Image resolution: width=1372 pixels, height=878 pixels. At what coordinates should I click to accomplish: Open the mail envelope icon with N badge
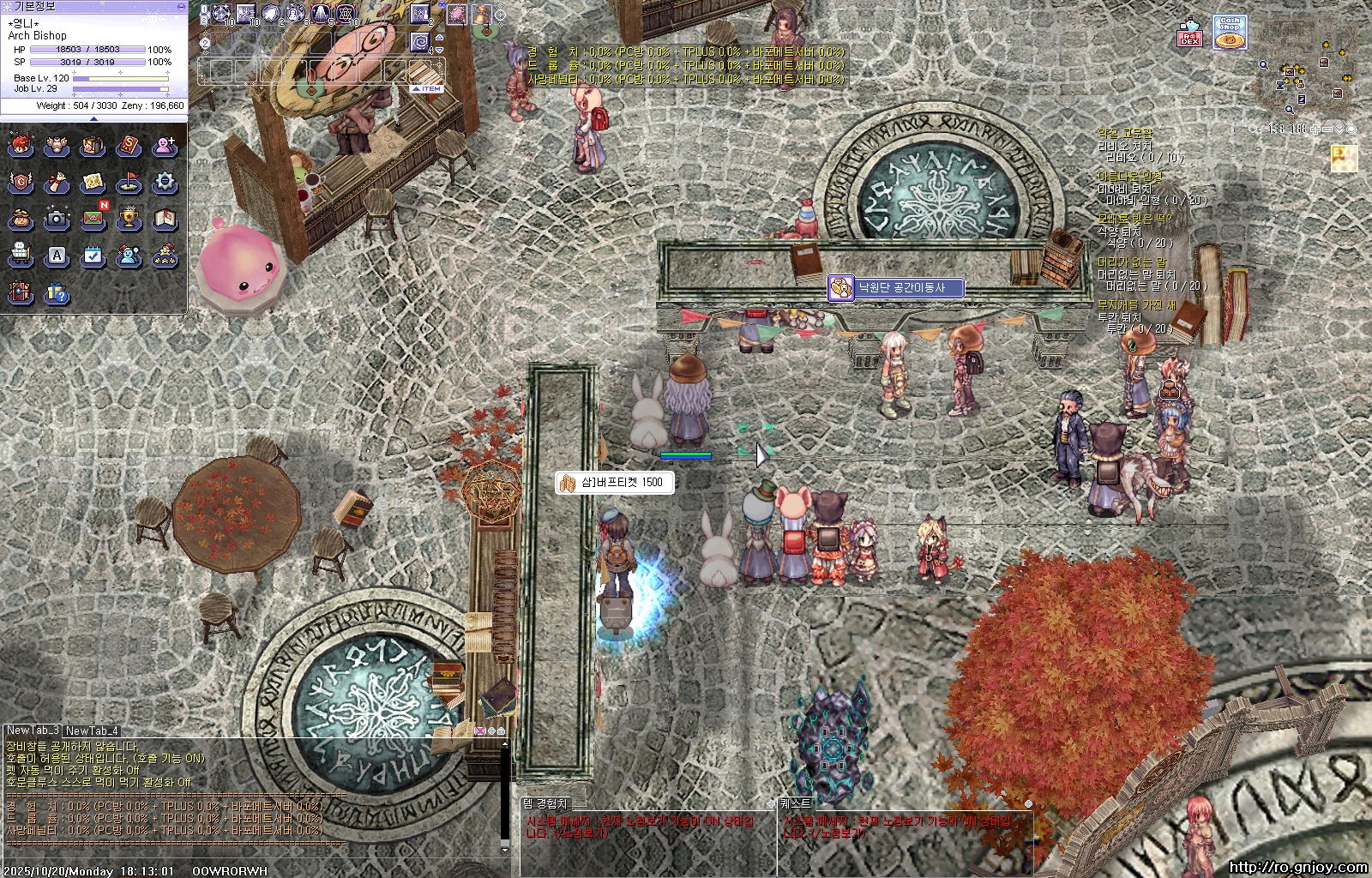pos(93,219)
